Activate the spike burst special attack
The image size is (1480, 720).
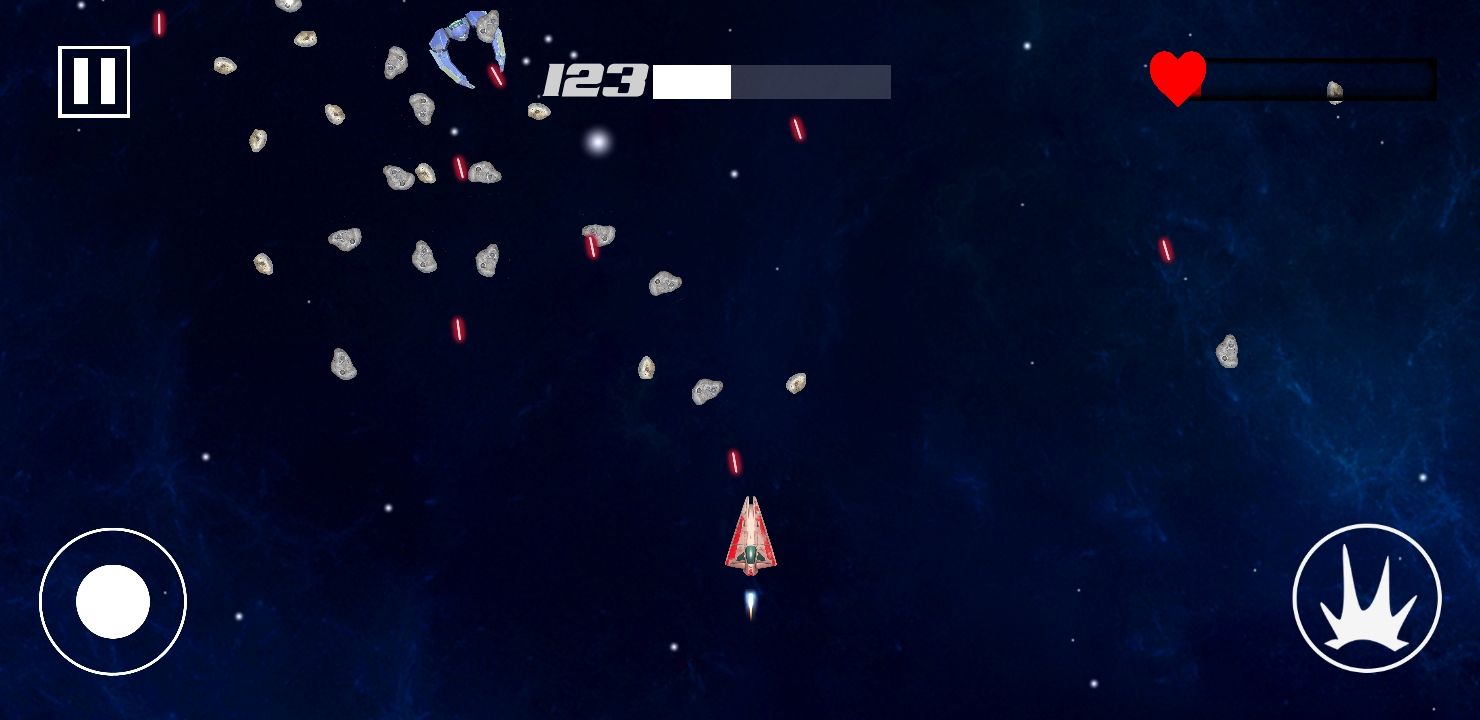pyautogui.click(x=1366, y=598)
